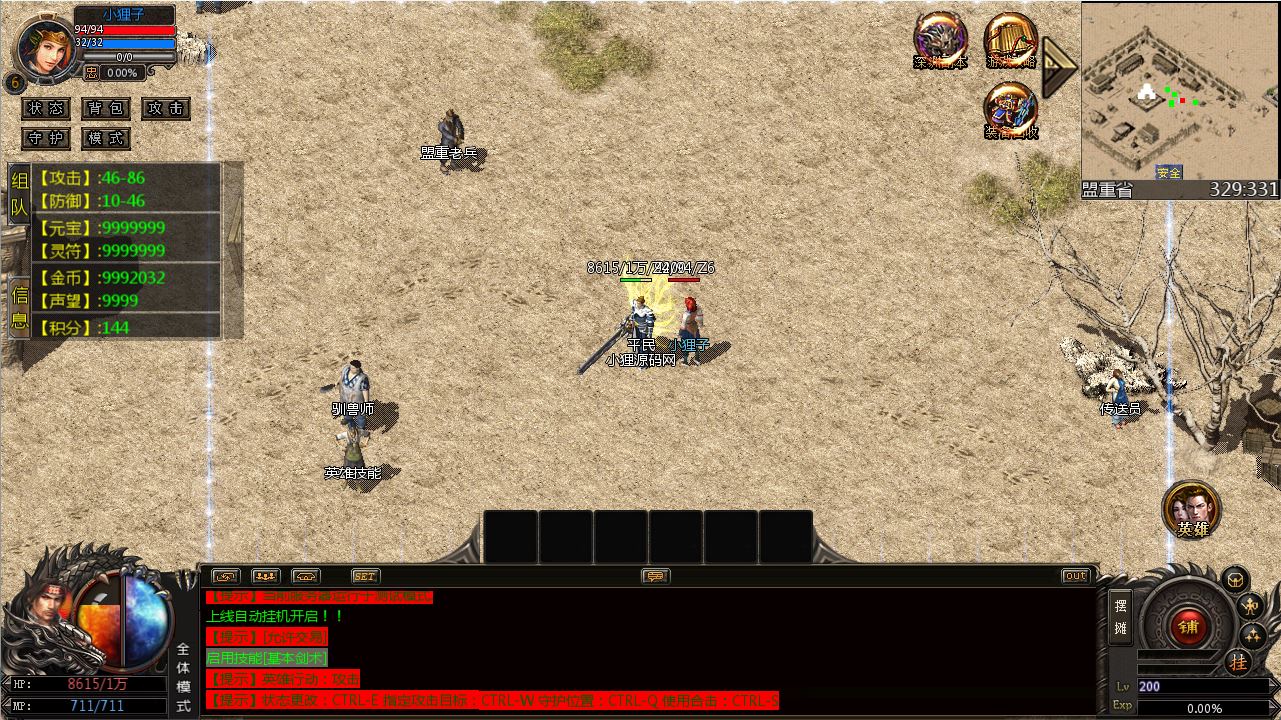Click the SET button on chat bar
This screenshot has height=720, width=1281.
(x=366, y=576)
